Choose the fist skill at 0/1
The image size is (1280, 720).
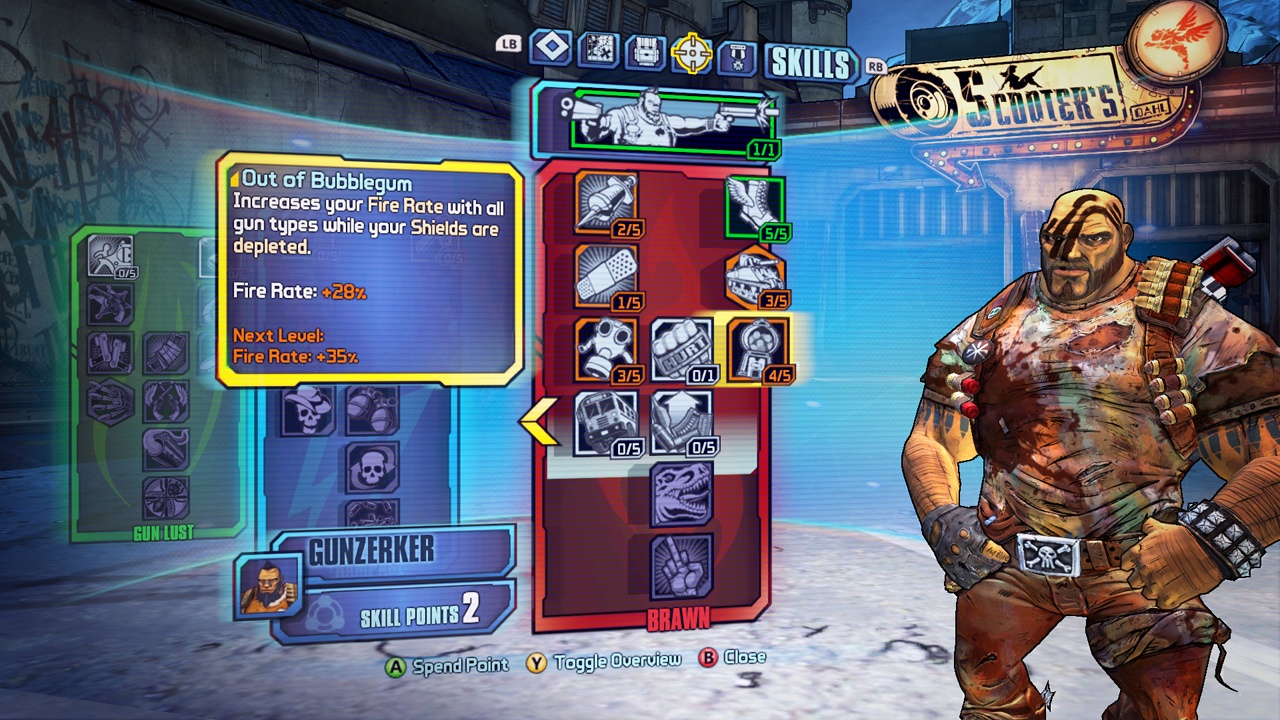point(682,350)
